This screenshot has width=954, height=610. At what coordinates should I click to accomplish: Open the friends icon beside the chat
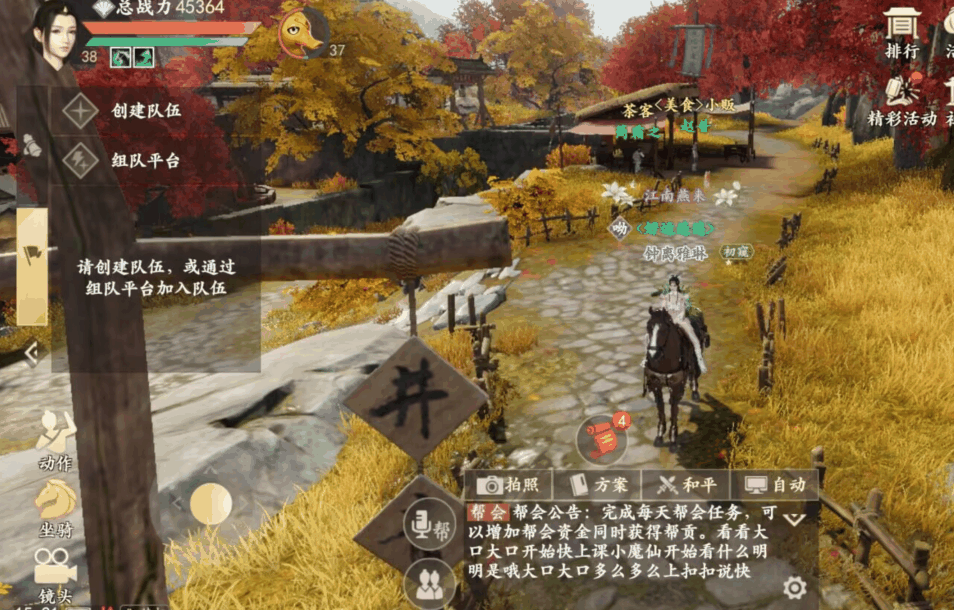pos(429,583)
